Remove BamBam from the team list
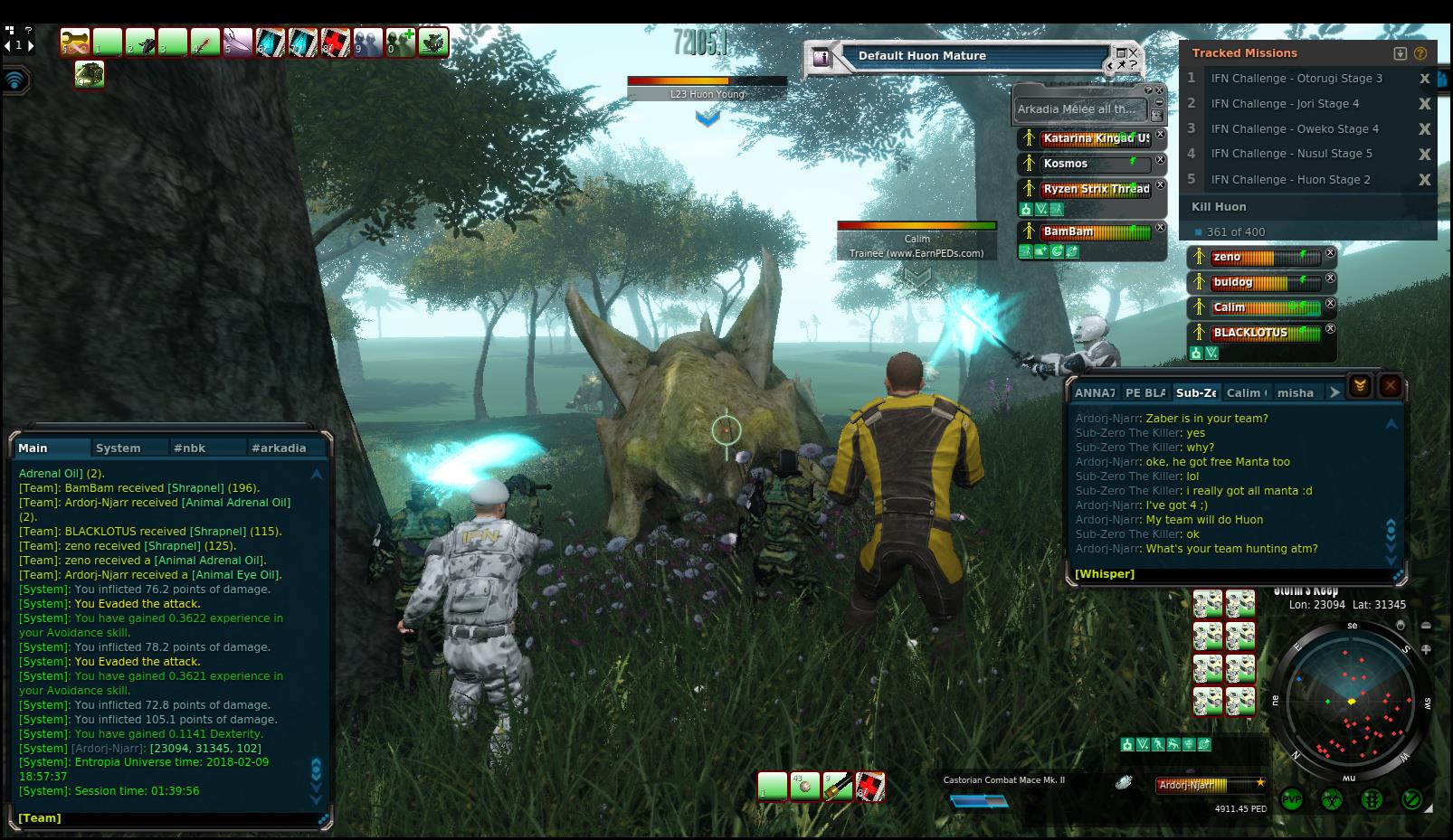 1161,227
